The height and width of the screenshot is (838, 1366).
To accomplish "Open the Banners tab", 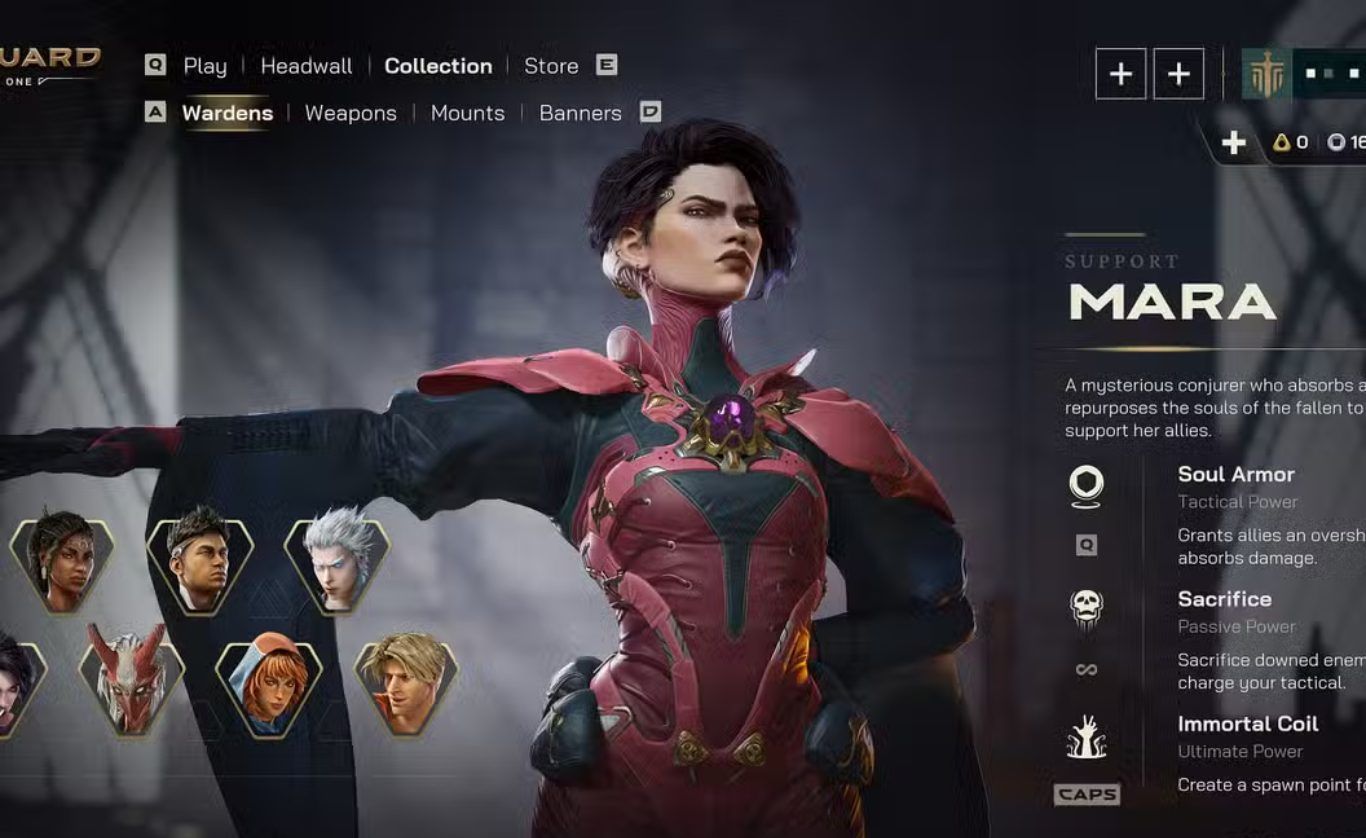I will point(580,113).
